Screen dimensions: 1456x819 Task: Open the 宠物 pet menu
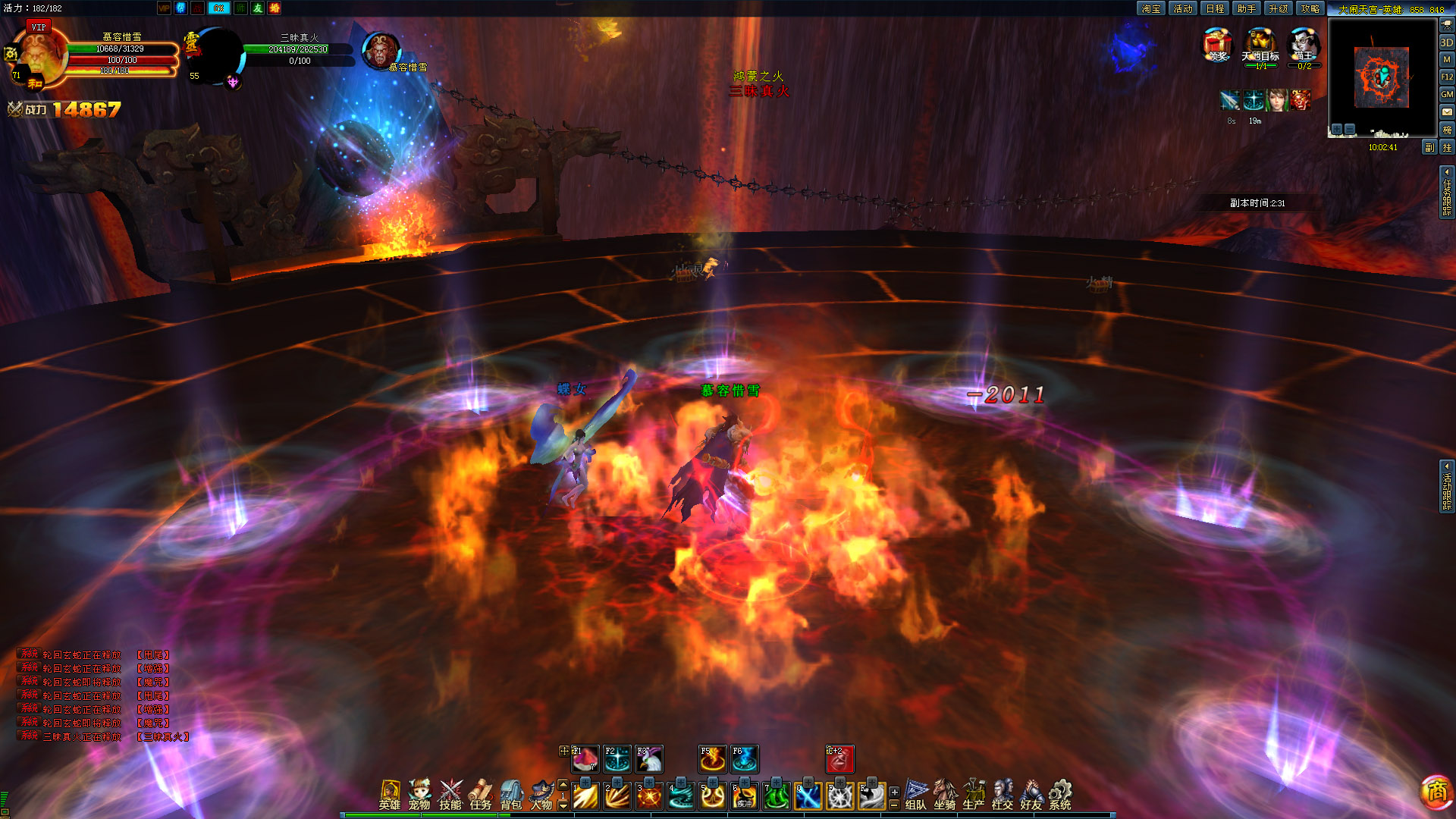[x=419, y=794]
